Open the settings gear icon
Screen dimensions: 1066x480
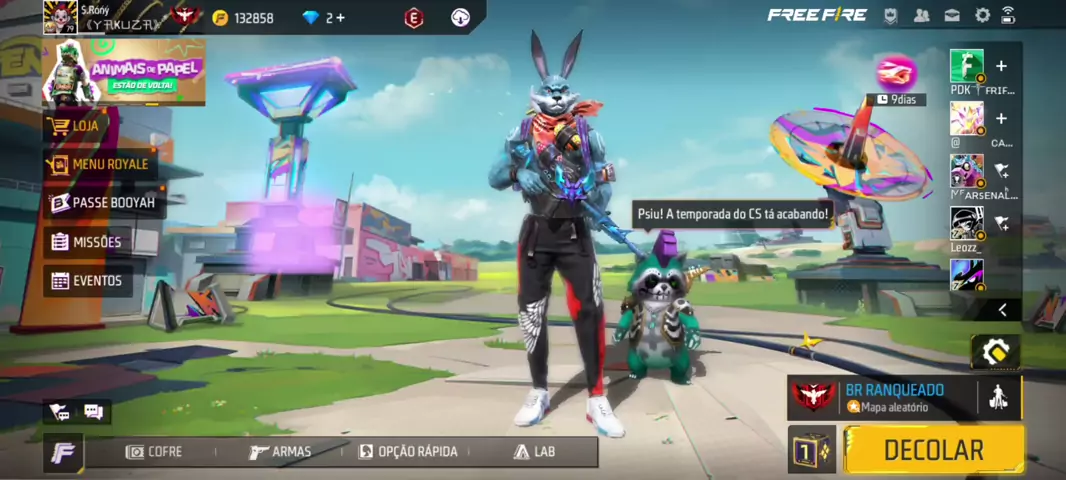tap(983, 15)
